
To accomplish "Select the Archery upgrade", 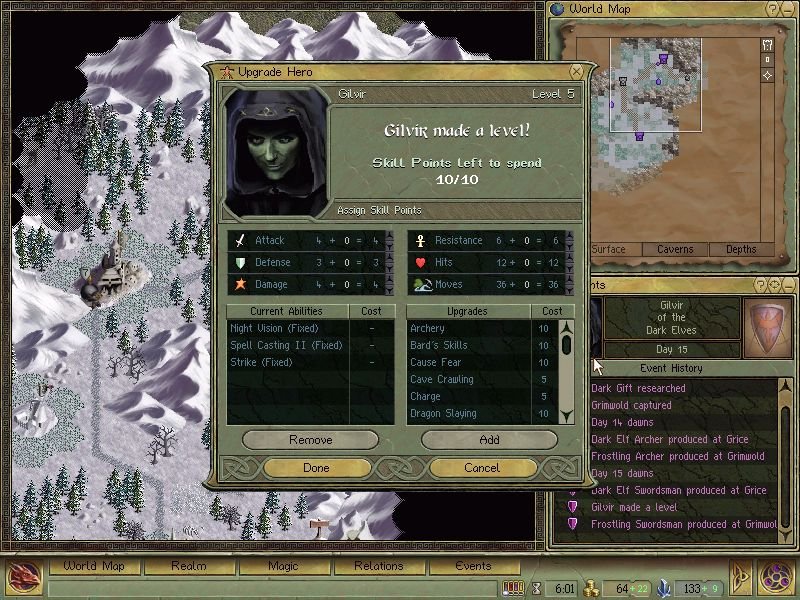I will click(427, 328).
